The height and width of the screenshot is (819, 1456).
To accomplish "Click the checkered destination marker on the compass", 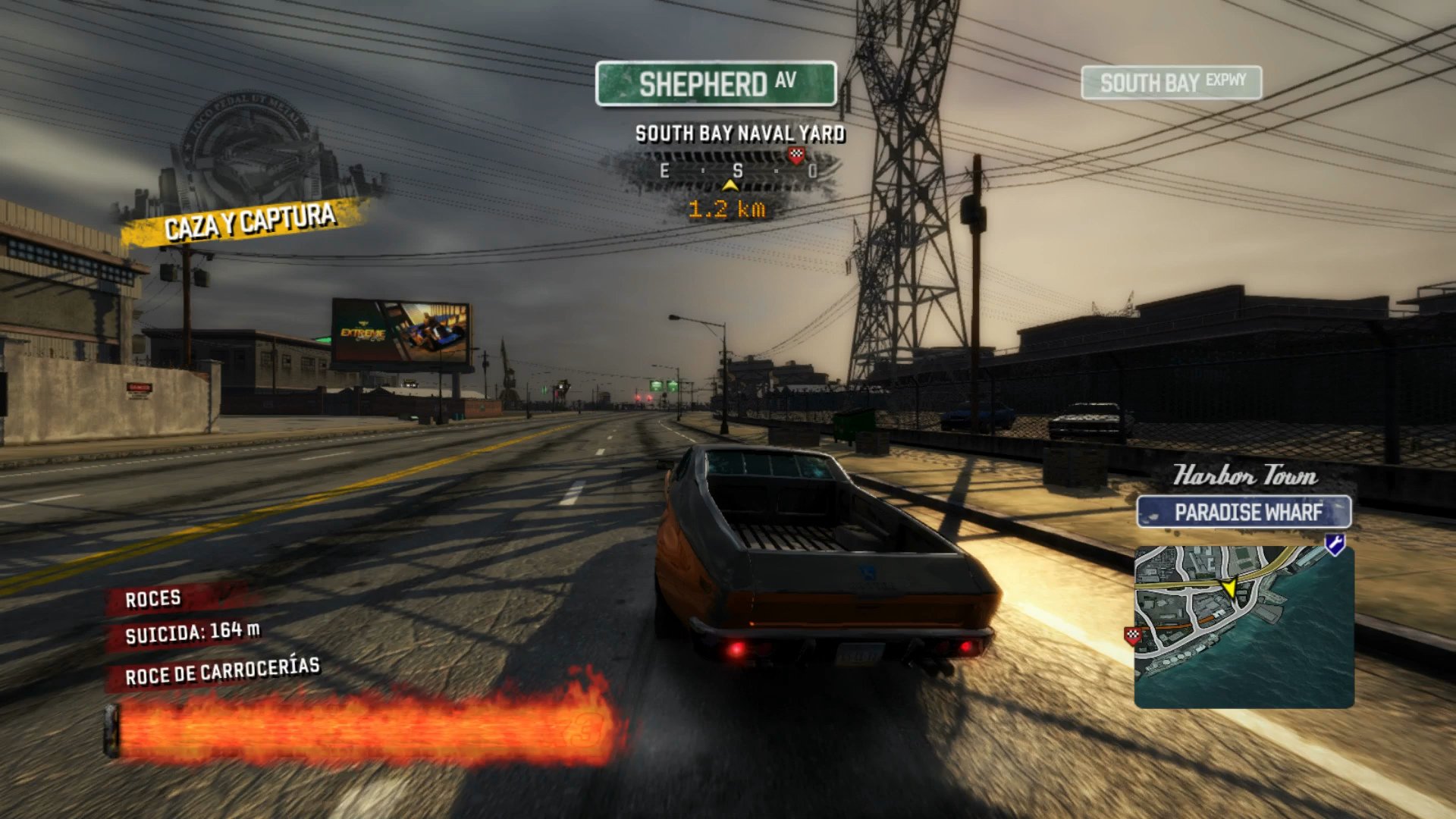I will (x=795, y=155).
